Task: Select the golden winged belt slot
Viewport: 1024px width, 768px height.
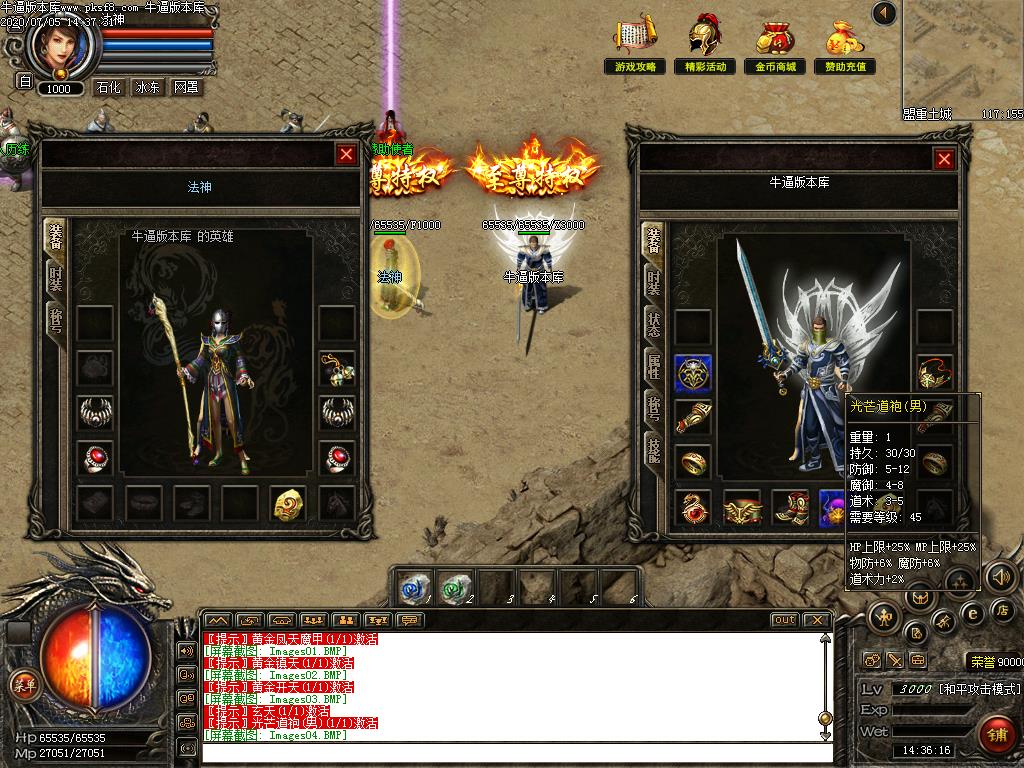Action: coord(743,507)
